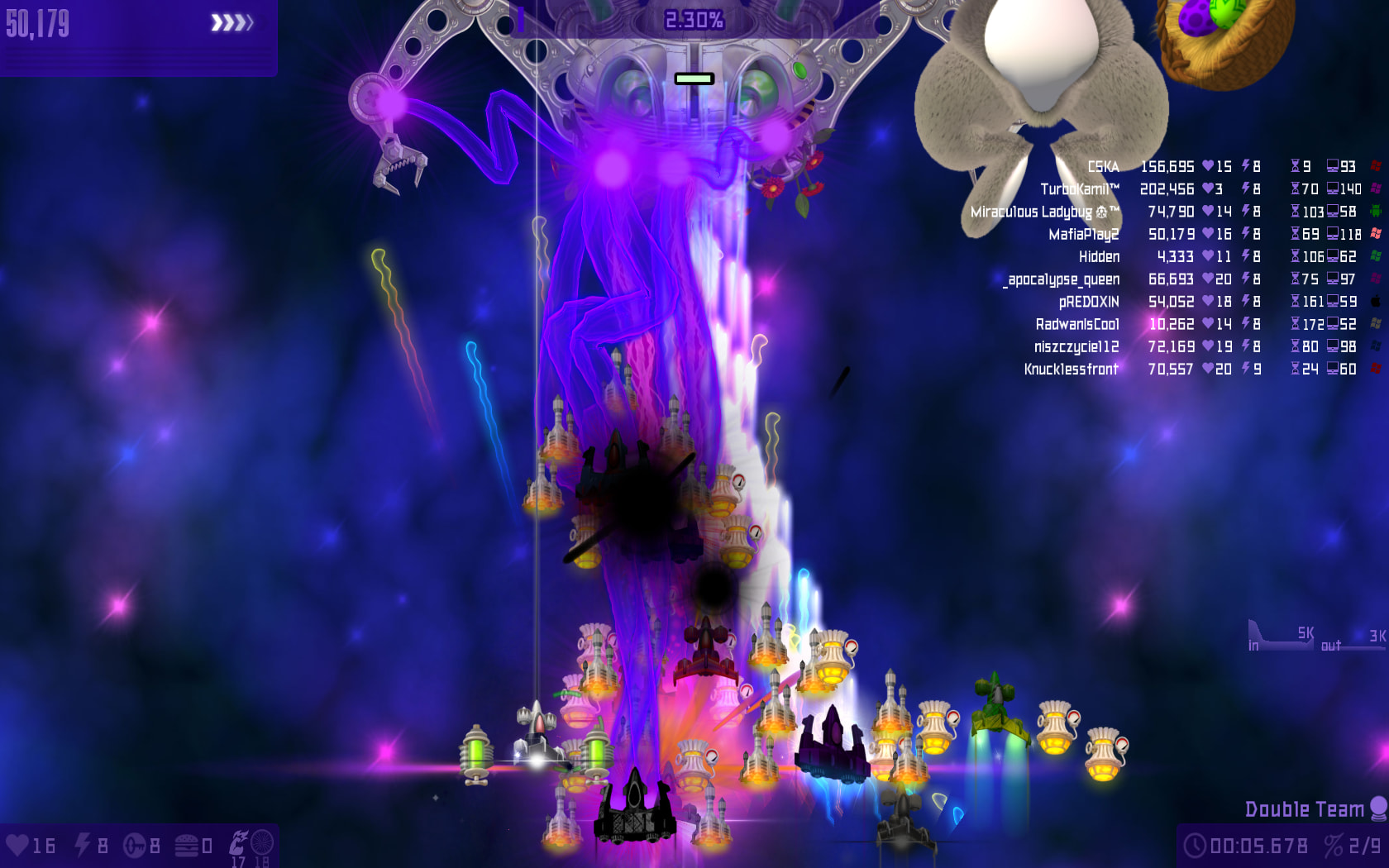
Task: Select the Knucklessfront player row
Action: tap(1071, 370)
